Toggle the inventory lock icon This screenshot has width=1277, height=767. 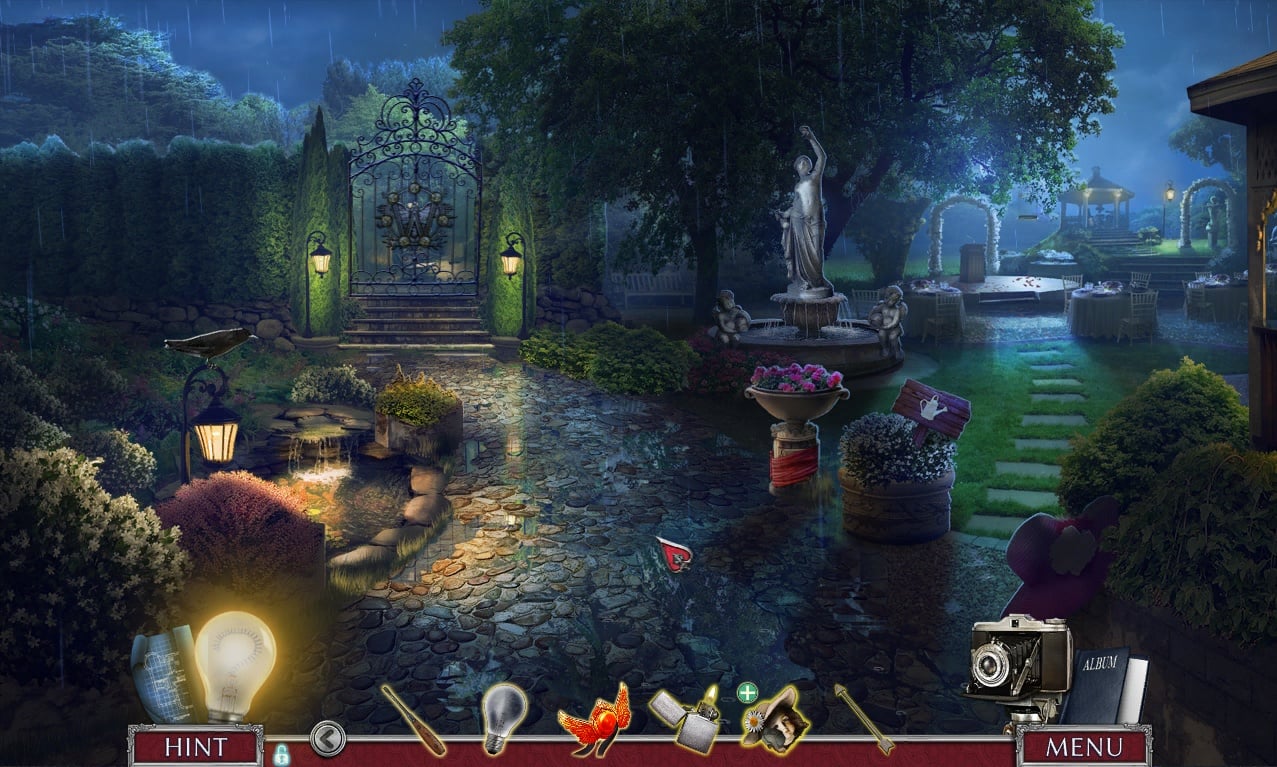(281, 753)
